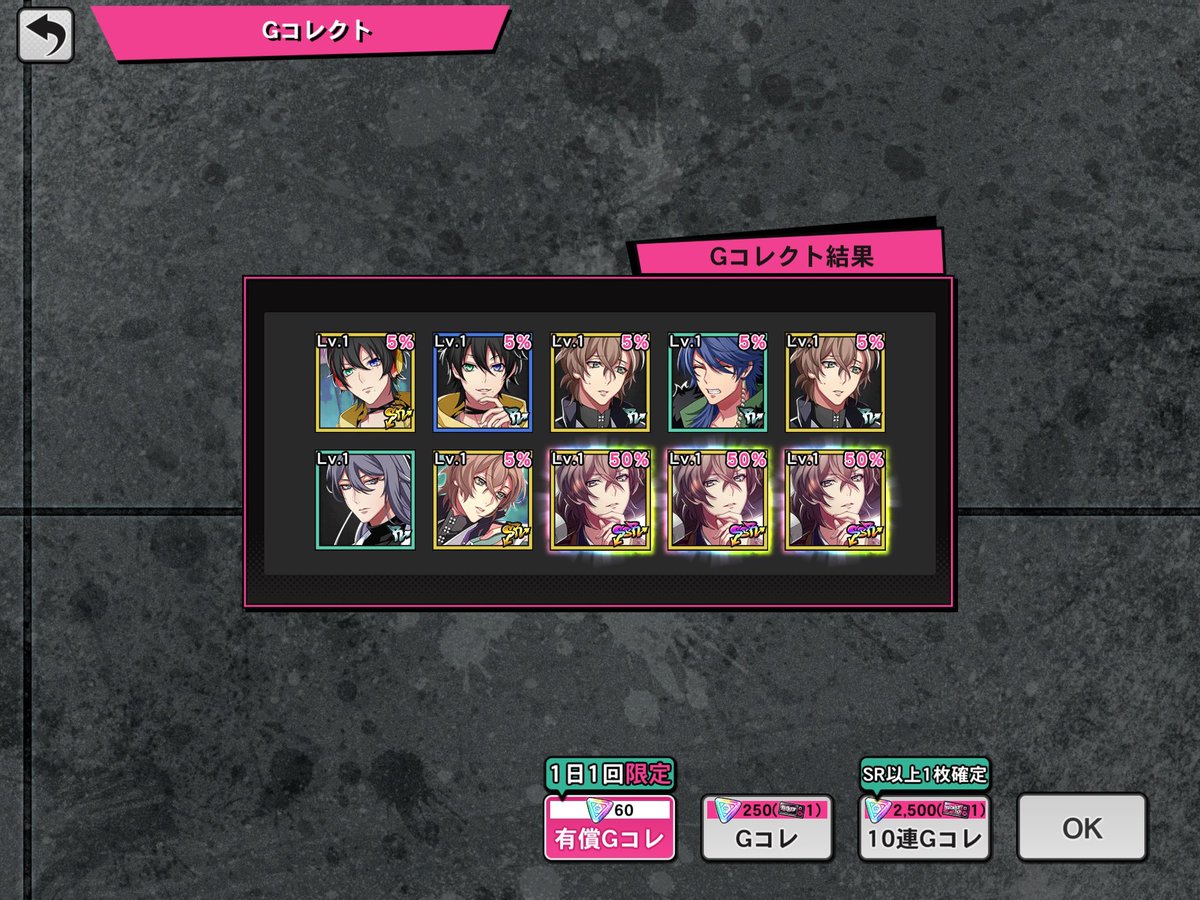This screenshot has width=1200, height=900.
Task: Go back using the return arrow
Action: [x=45, y=35]
